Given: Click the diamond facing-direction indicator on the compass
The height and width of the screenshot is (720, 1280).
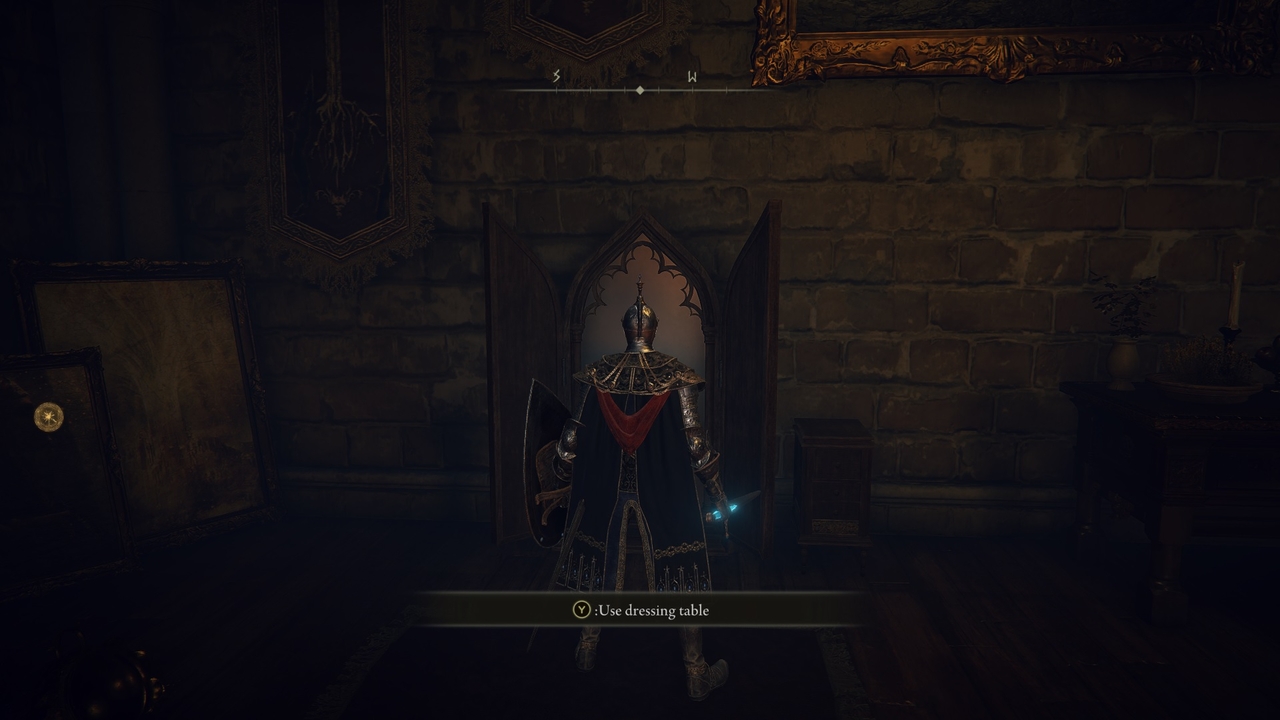Looking at the screenshot, I should (x=639, y=88).
